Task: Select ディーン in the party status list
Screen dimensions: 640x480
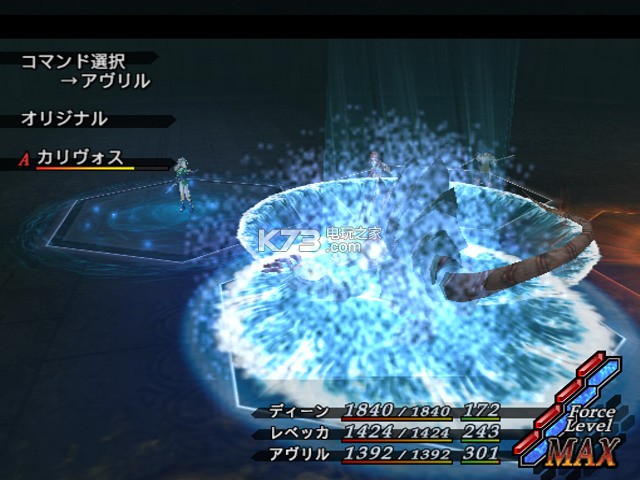Action: [x=297, y=411]
